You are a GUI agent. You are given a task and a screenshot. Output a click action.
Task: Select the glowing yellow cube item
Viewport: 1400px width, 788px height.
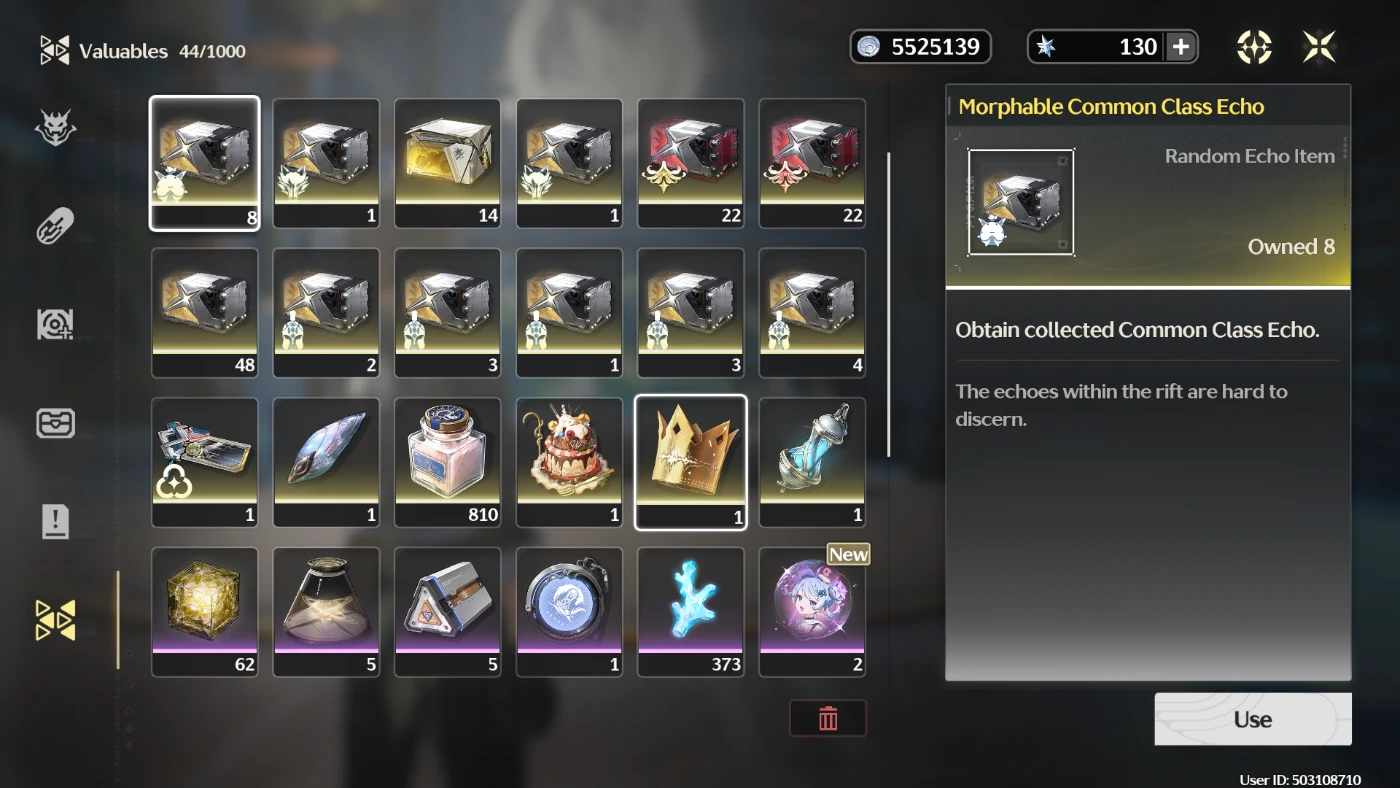[x=204, y=611]
